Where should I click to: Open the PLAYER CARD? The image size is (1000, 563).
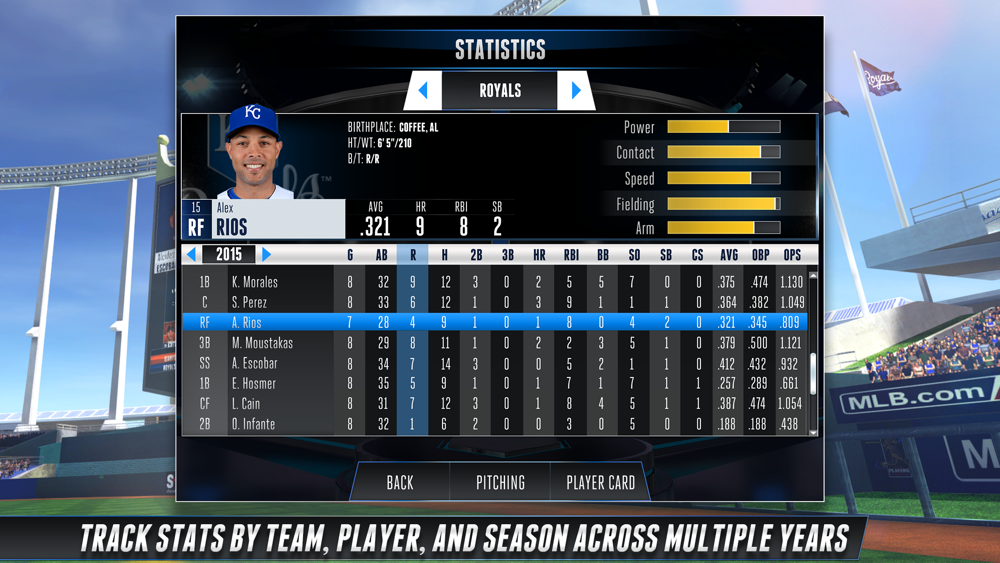point(600,482)
